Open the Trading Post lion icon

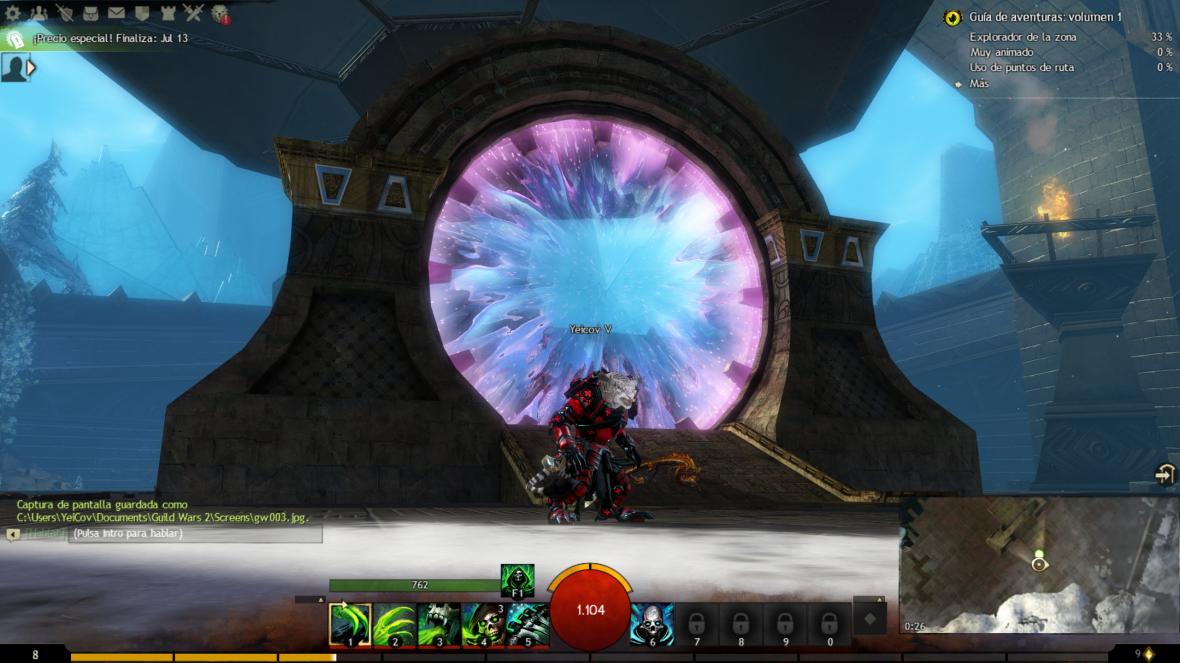coord(220,14)
